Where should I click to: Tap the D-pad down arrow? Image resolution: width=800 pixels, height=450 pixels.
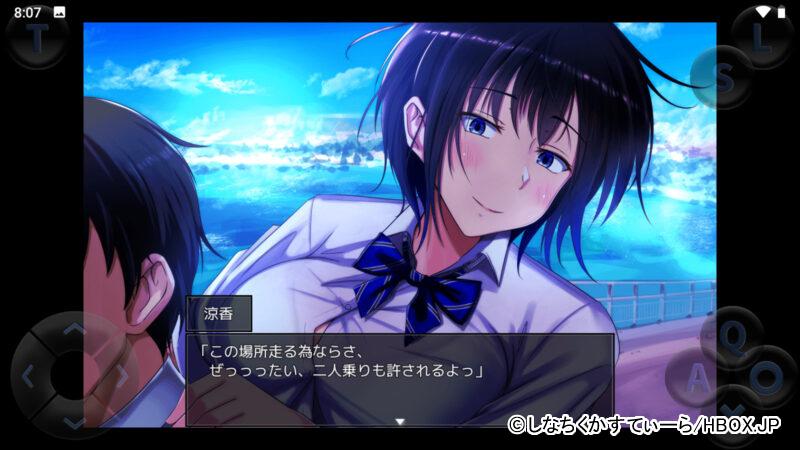75,423
